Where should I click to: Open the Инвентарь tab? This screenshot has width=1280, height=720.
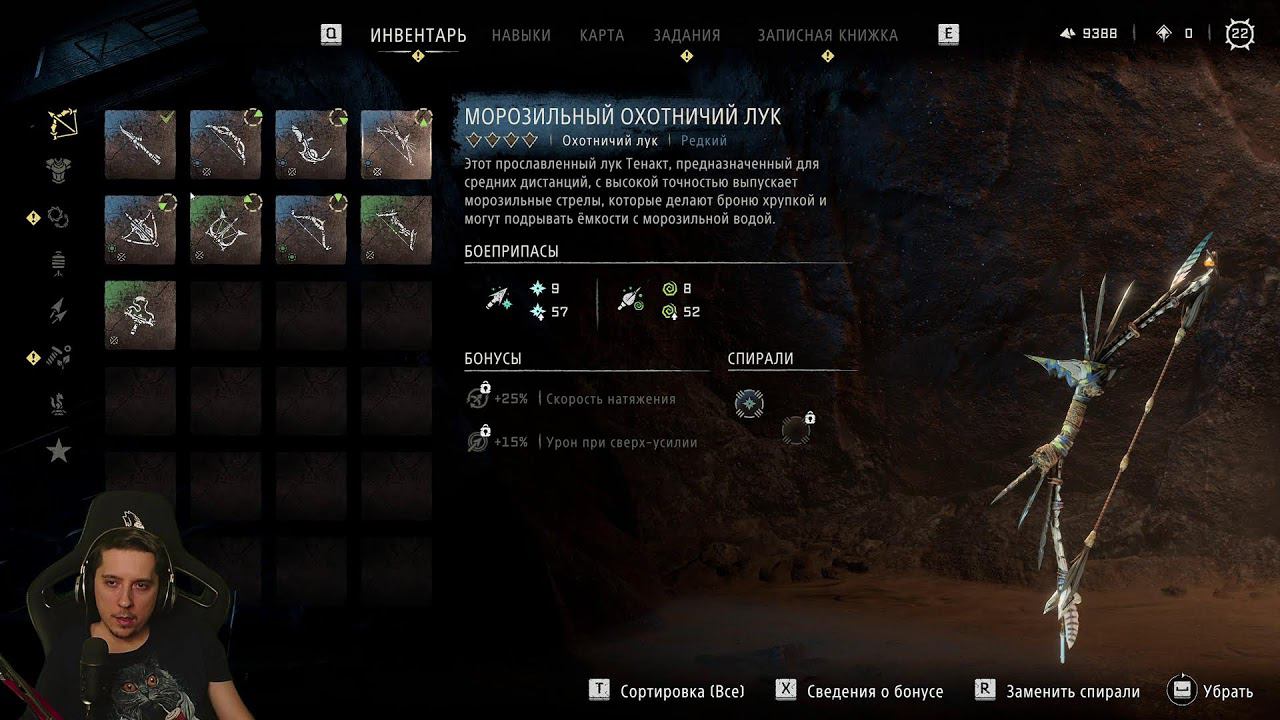tap(418, 35)
